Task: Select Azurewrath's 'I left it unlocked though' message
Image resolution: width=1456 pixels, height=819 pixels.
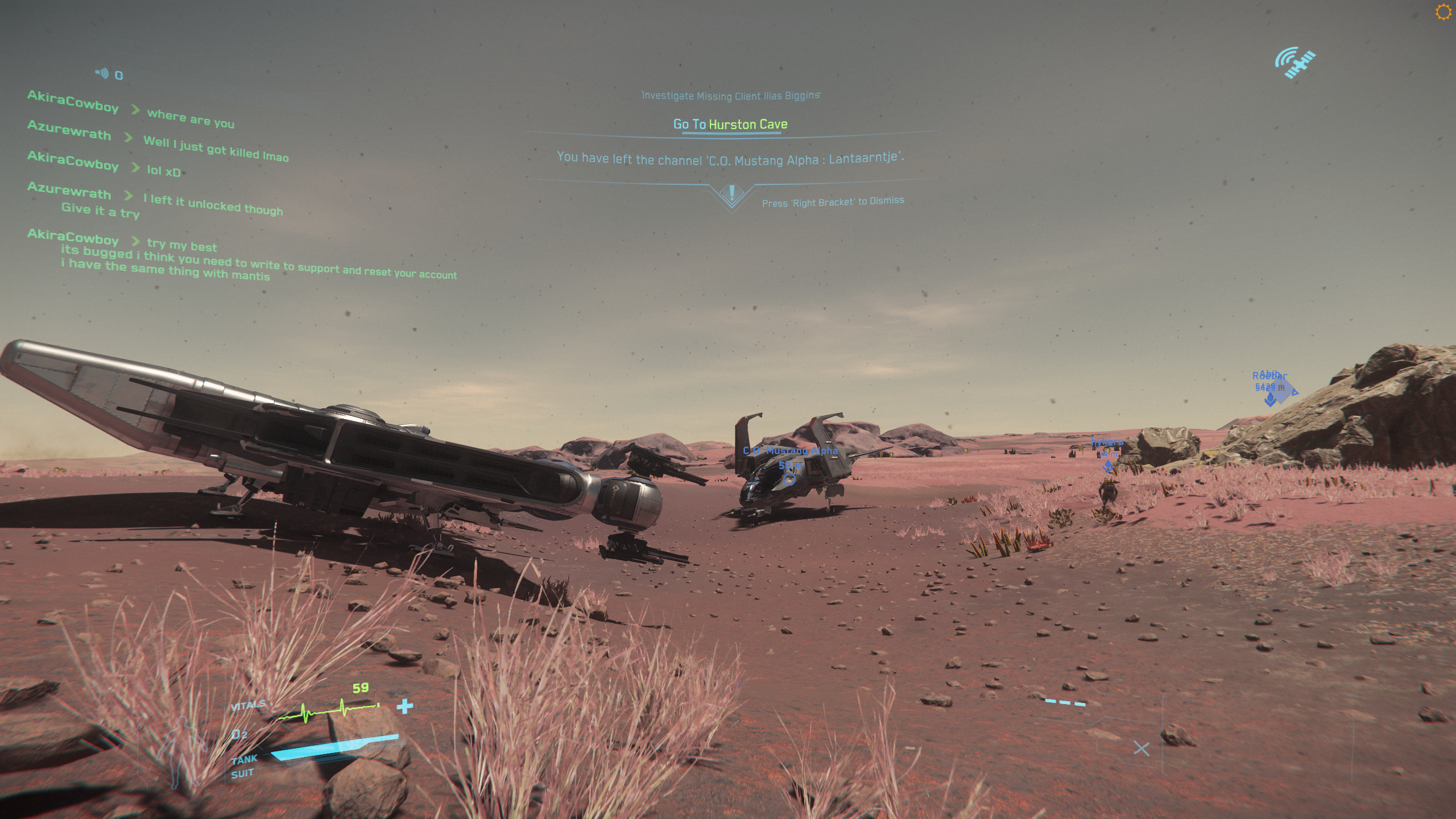Action: click(213, 204)
